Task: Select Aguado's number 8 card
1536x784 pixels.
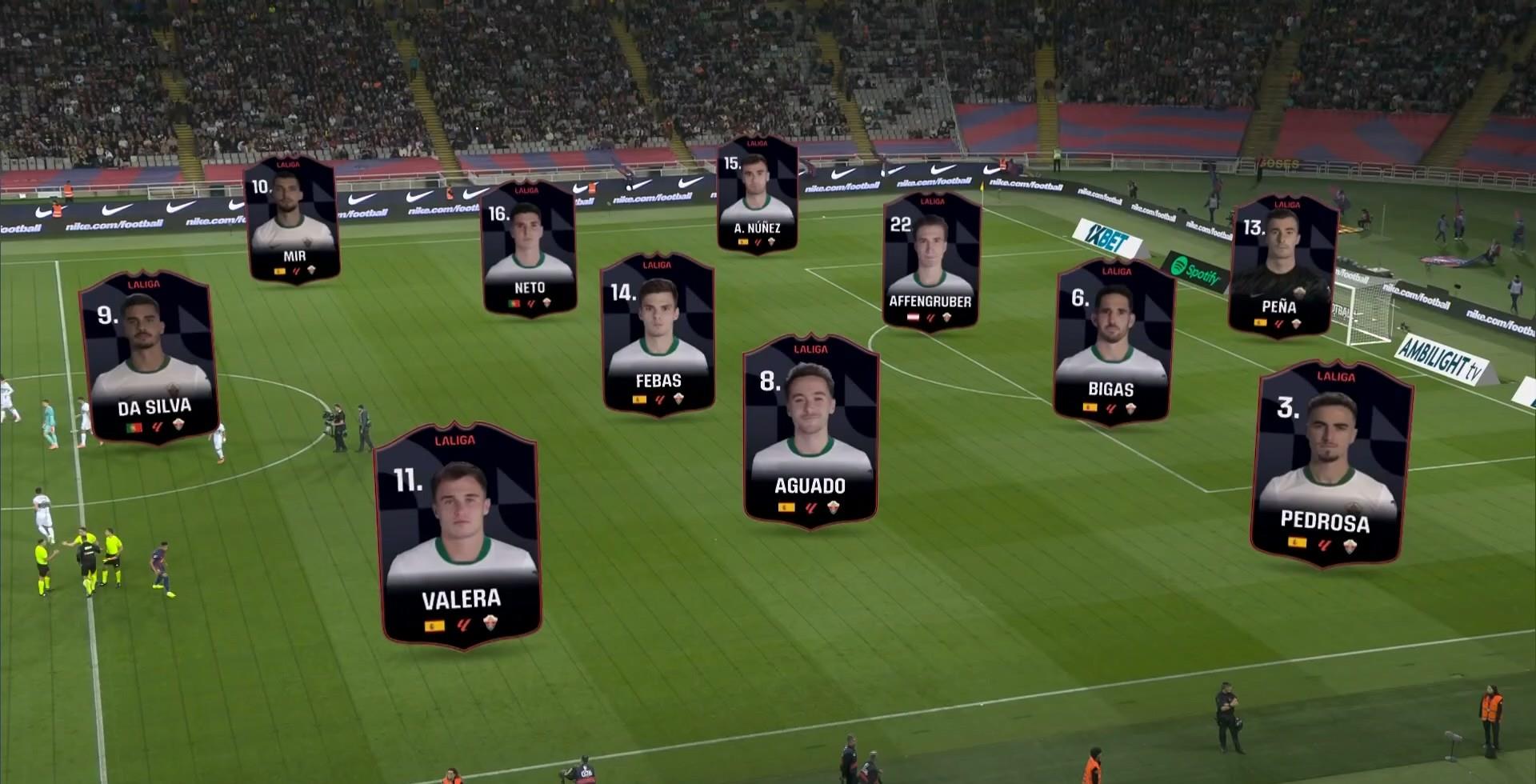Action: 810,430
